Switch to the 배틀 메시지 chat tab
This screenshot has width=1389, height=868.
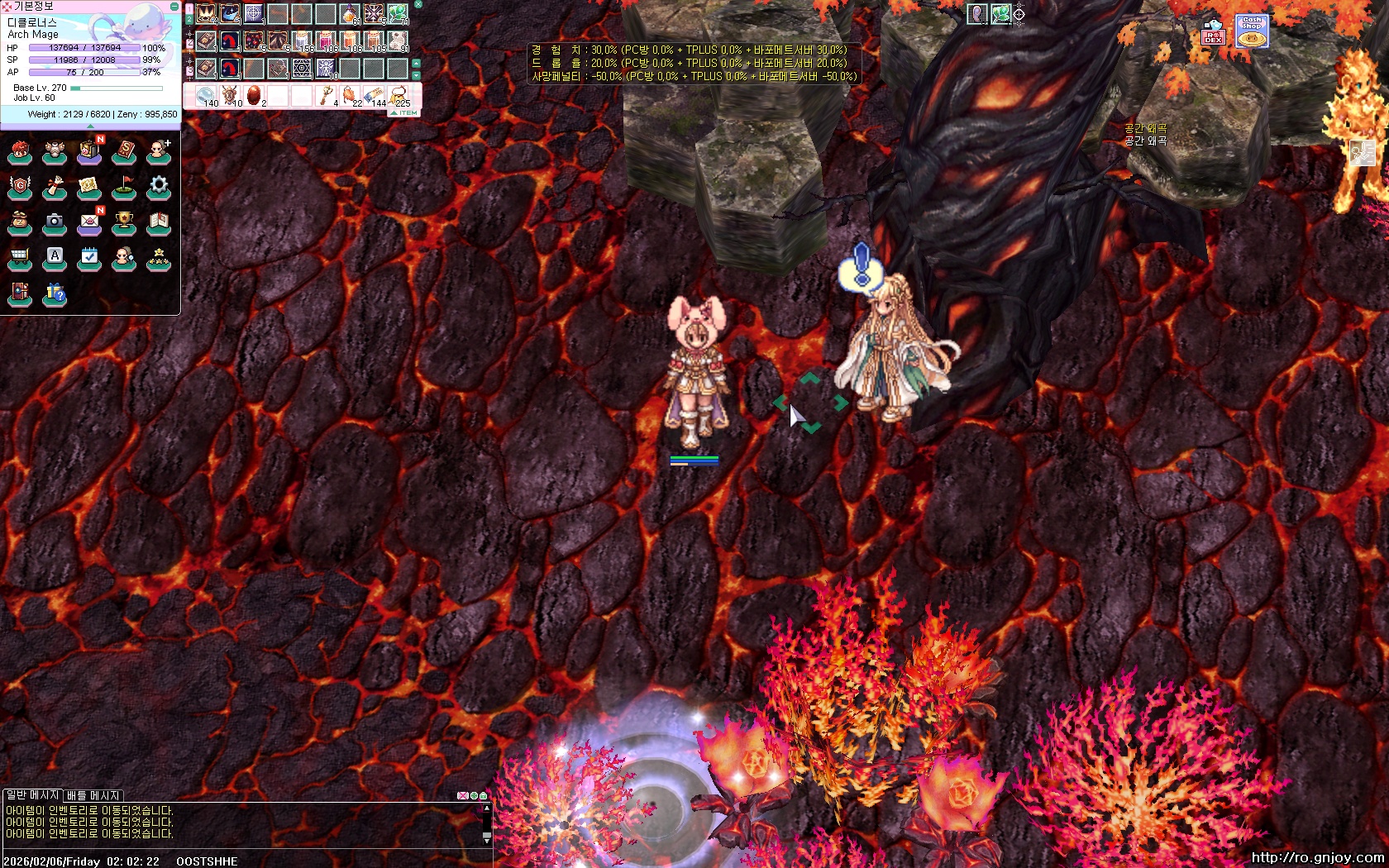pyautogui.click(x=93, y=795)
